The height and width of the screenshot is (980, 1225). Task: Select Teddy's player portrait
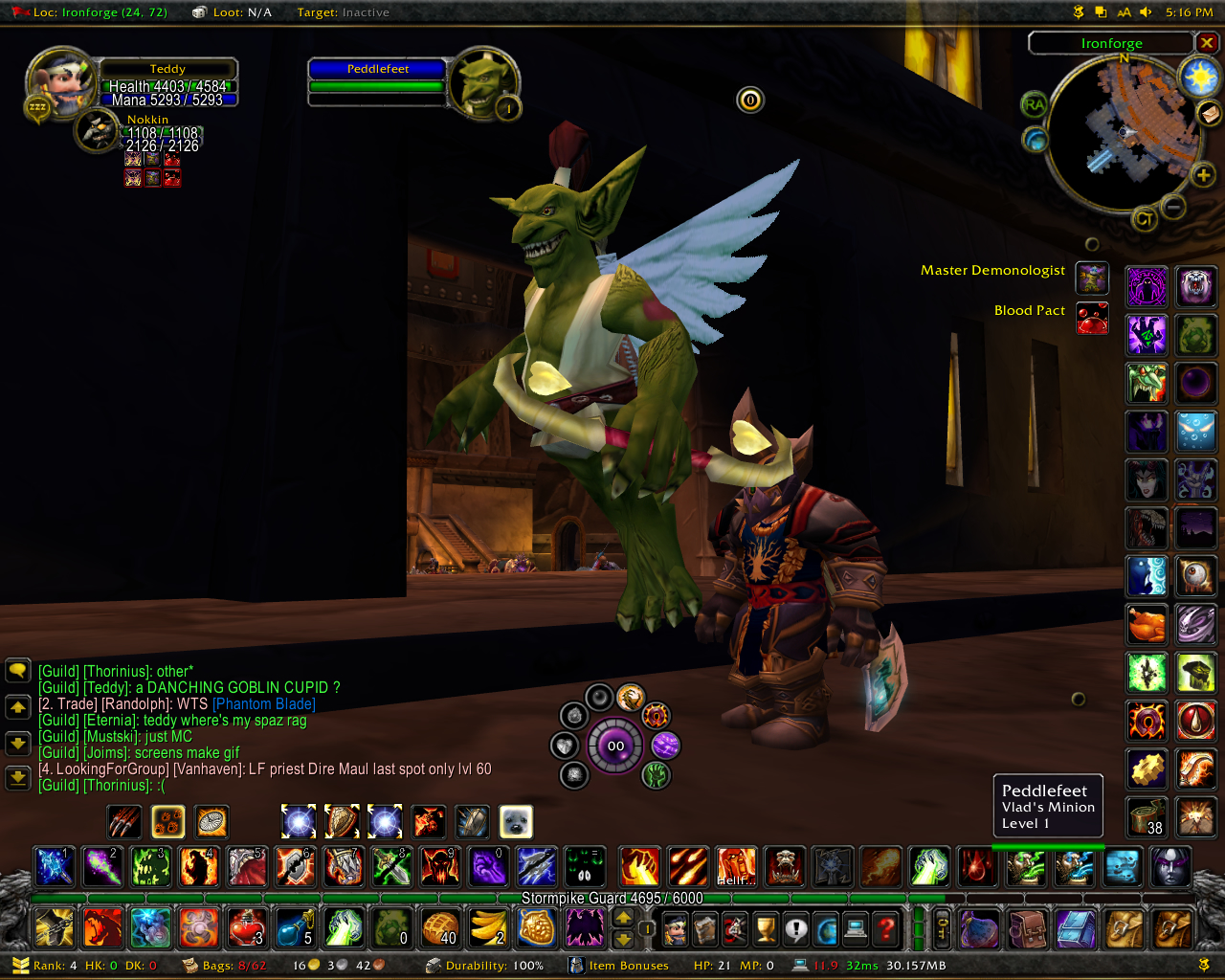[59, 83]
